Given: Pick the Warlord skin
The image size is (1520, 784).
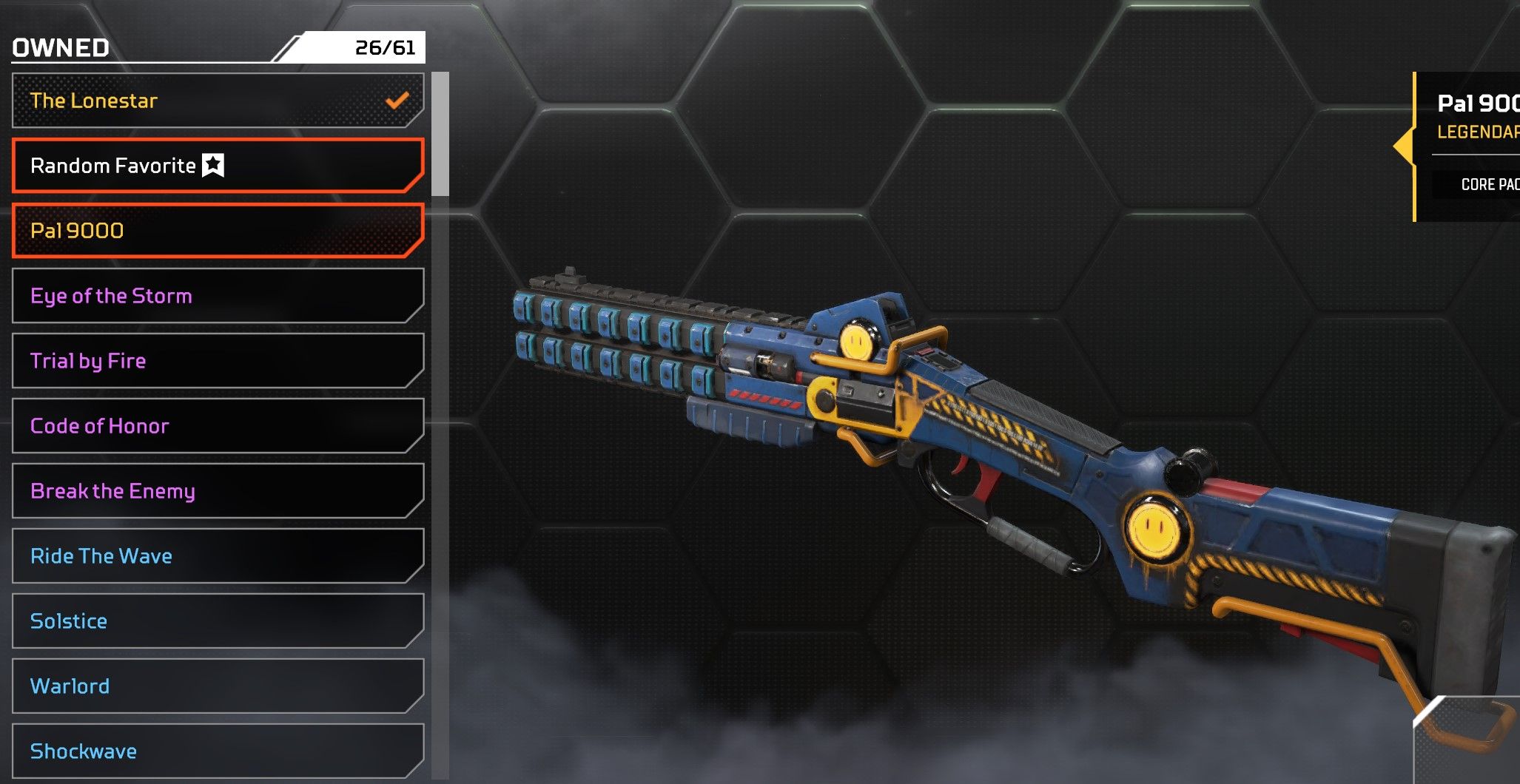Looking at the screenshot, I should [218, 686].
